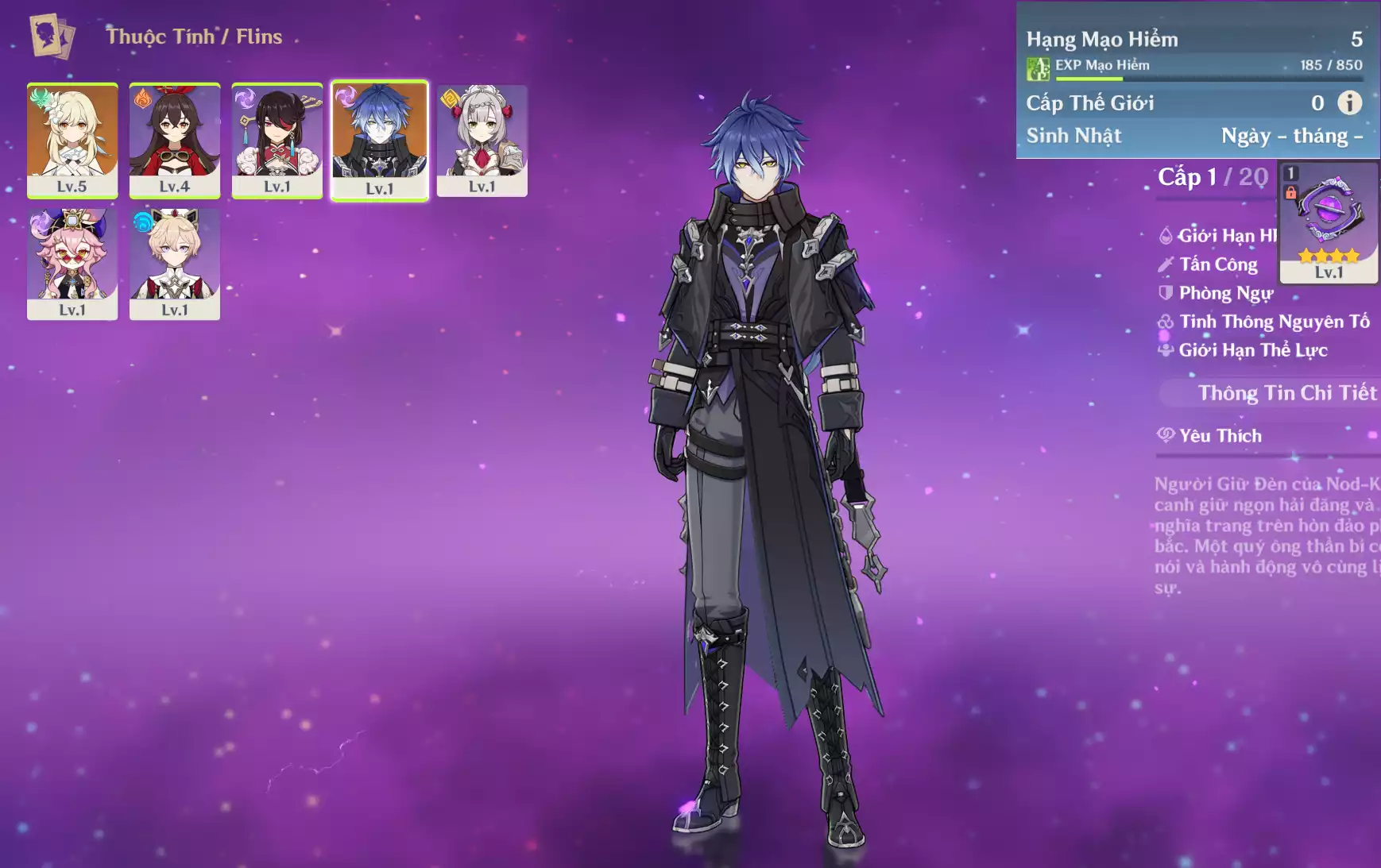Open Thông Tin Chi Tiết details
1381x868 pixels.
(x=1286, y=393)
